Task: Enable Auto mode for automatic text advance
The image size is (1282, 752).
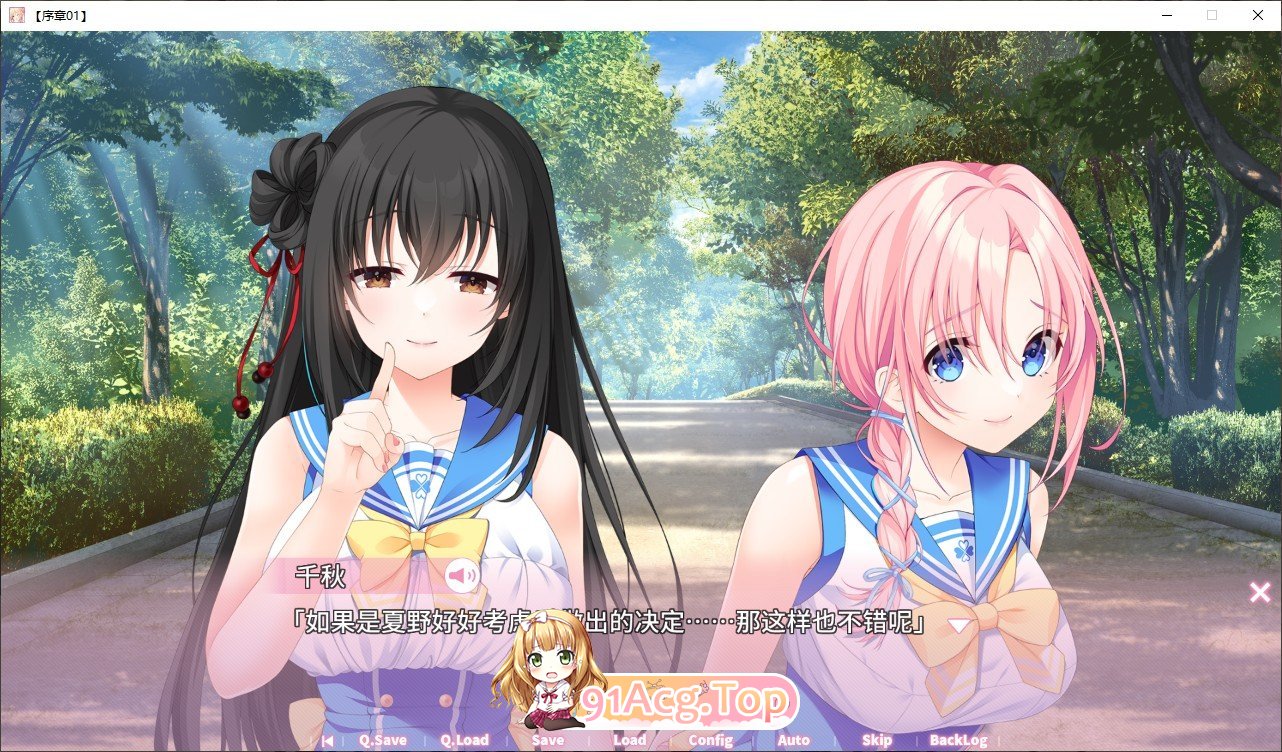Action: pyautogui.click(x=793, y=740)
